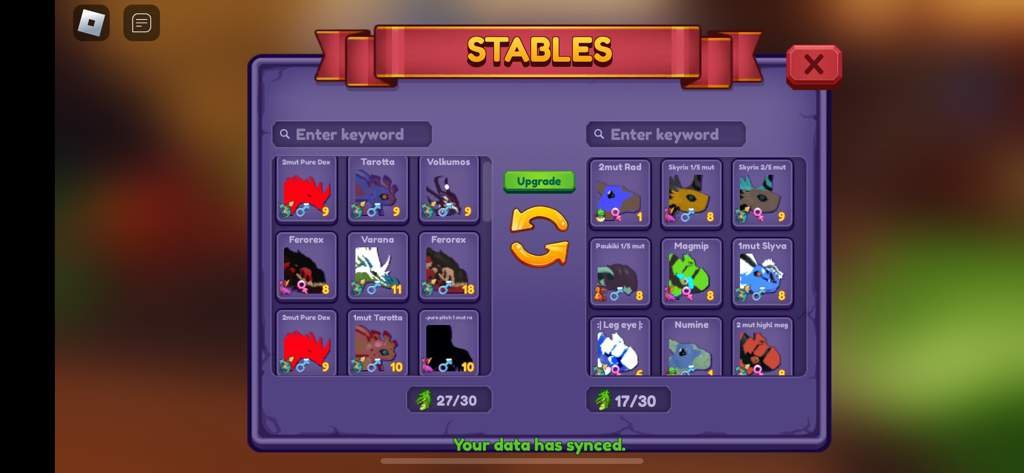Pick the green Magmip creature slot
Screen dimensions: 1024x473
[x=691, y=271]
